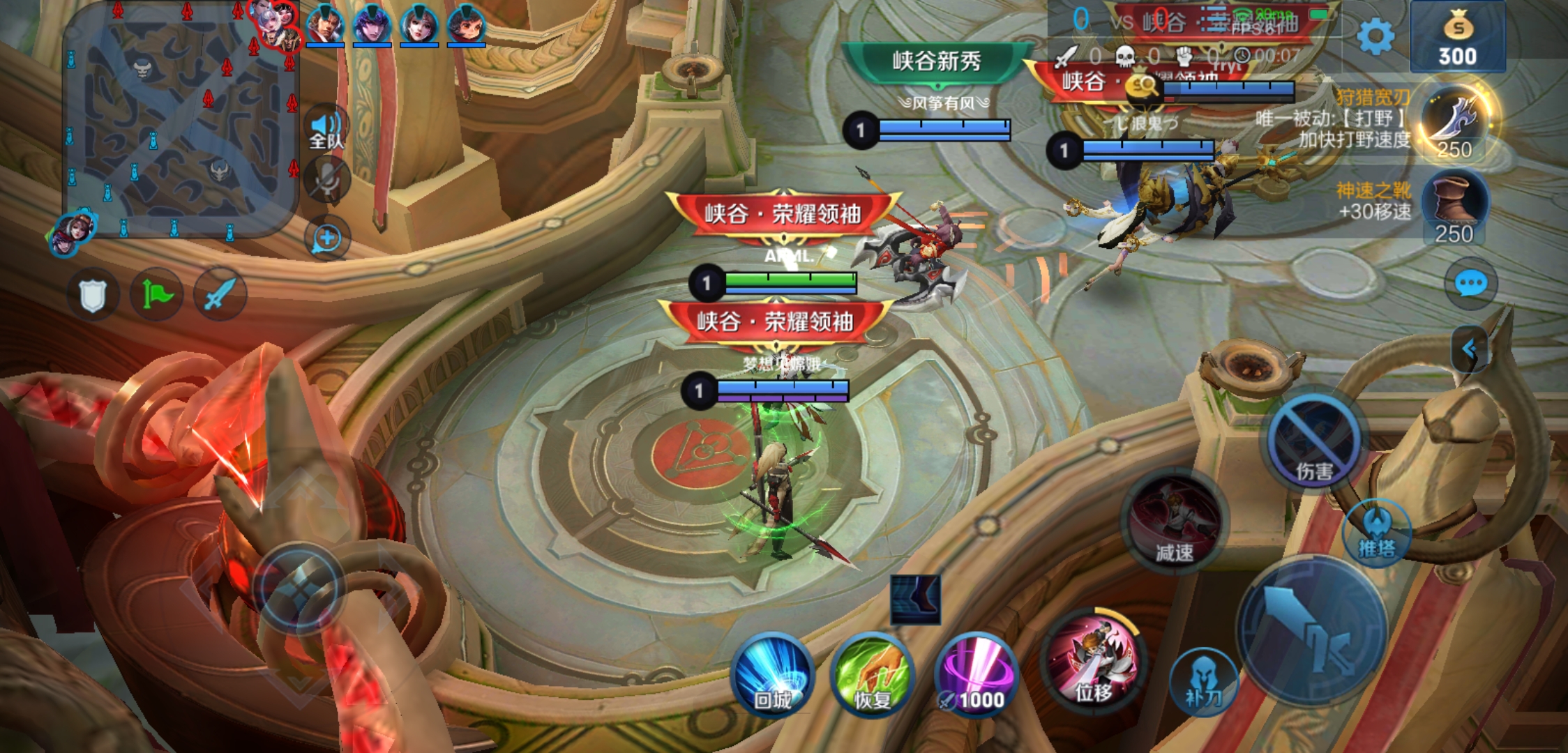1568x753 pixels.
Task: Open the minimap
Action: [x=181, y=120]
